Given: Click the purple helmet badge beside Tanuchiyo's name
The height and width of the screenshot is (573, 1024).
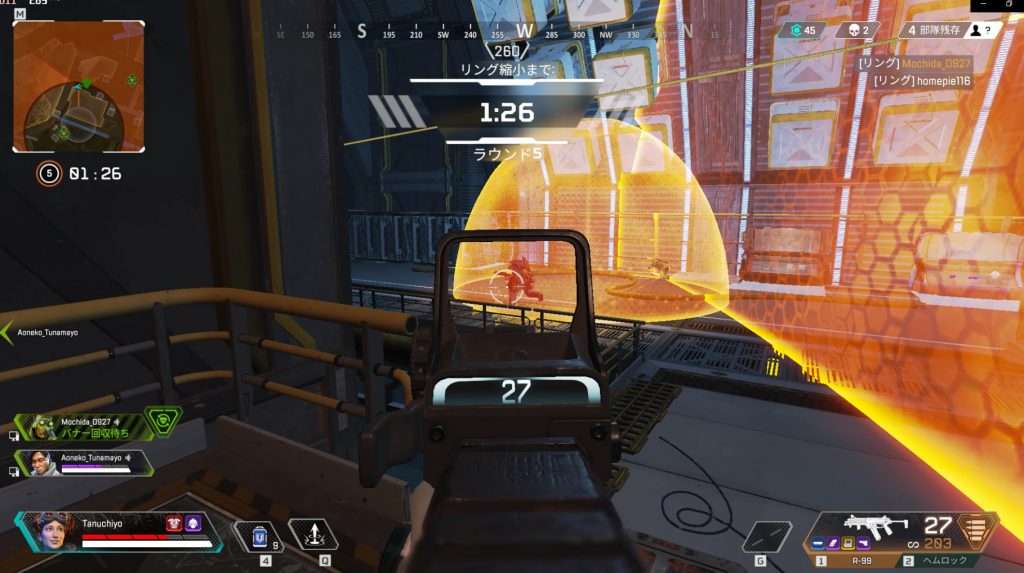Looking at the screenshot, I should (x=192, y=523).
